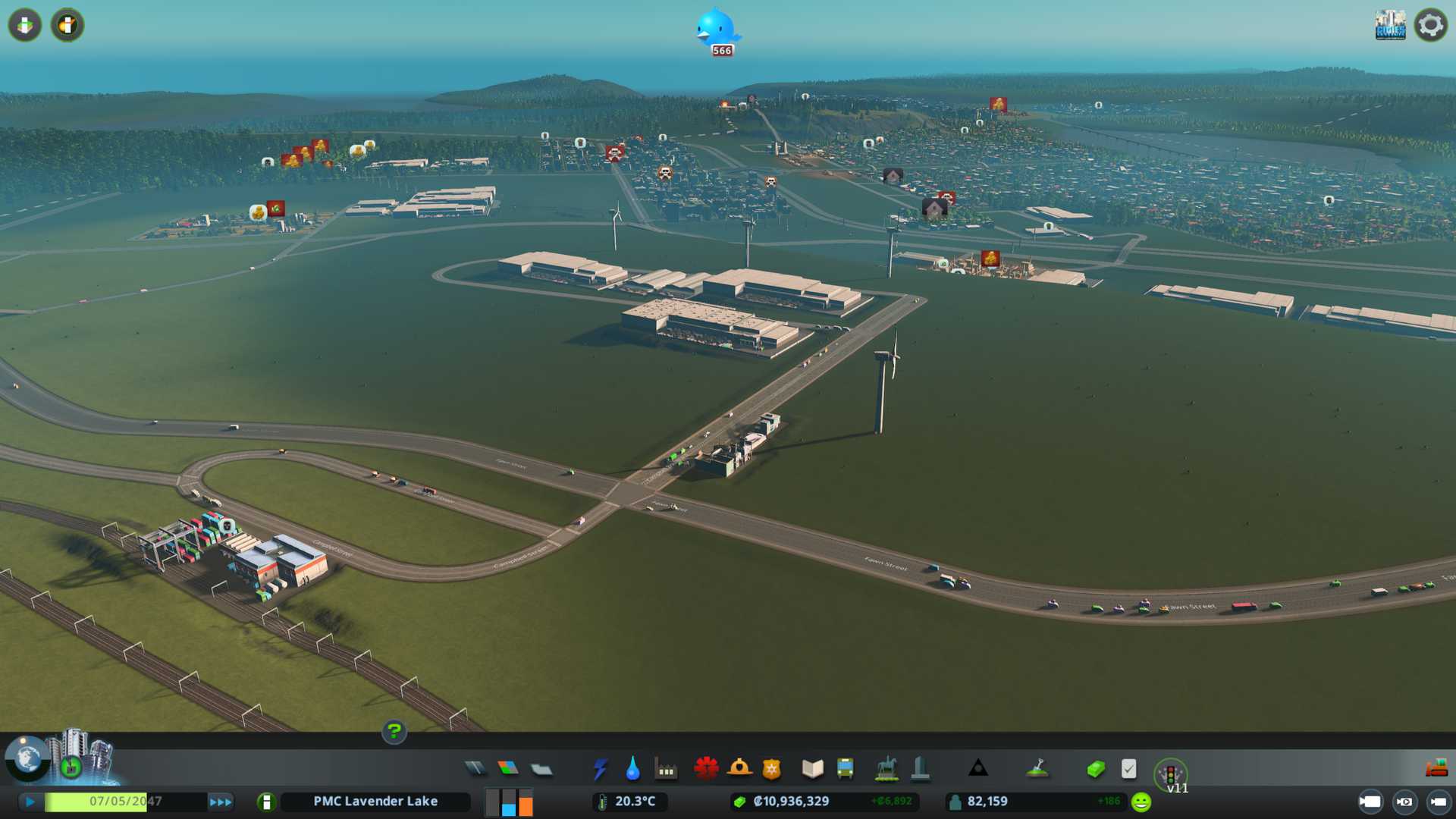The image size is (1456, 819).
Task: Open the education buildings menu
Action: pos(812,769)
